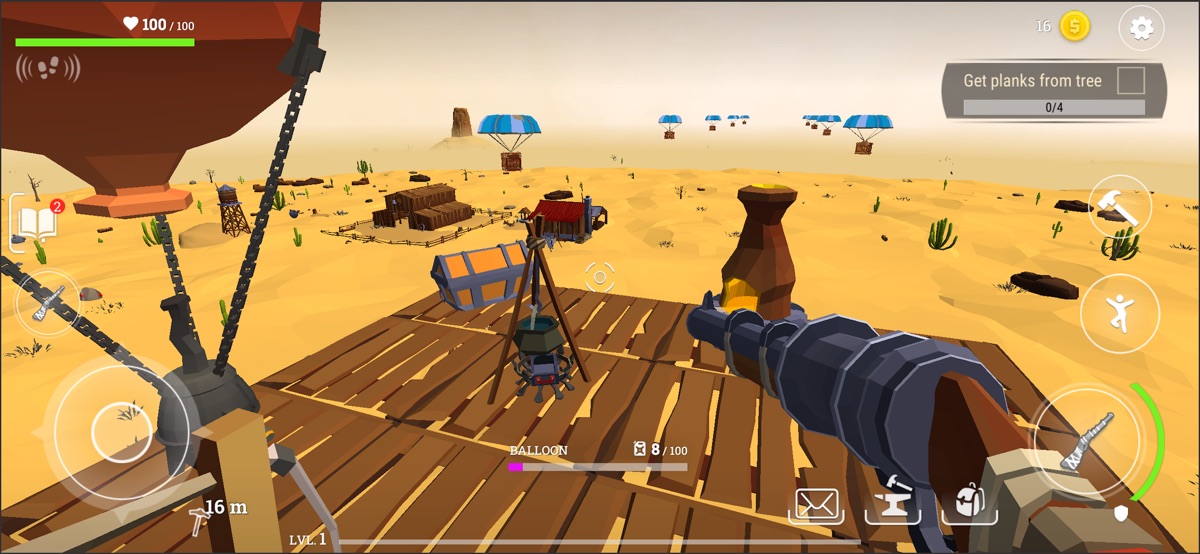Open the gear settings menu
1200x554 pixels.
point(1141,28)
